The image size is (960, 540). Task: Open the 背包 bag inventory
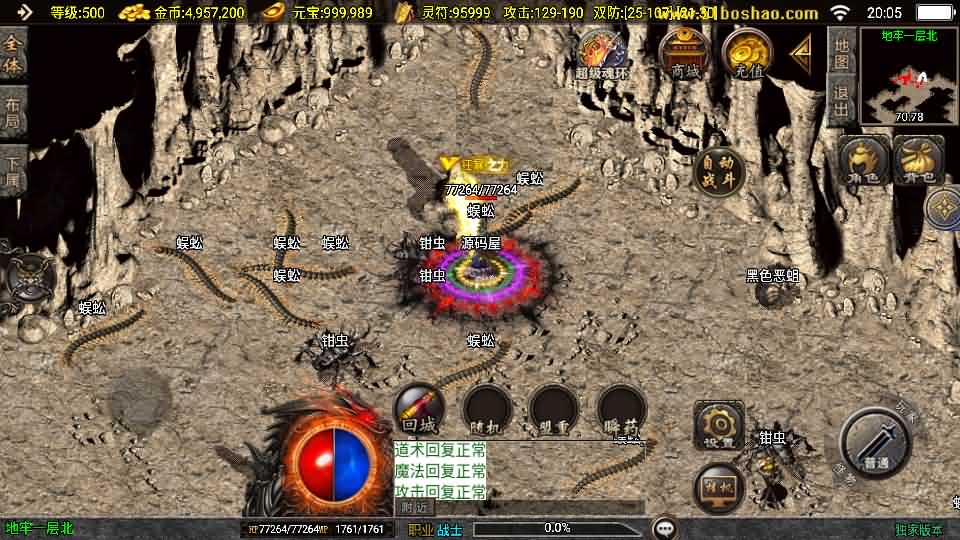click(x=918, y=160)
